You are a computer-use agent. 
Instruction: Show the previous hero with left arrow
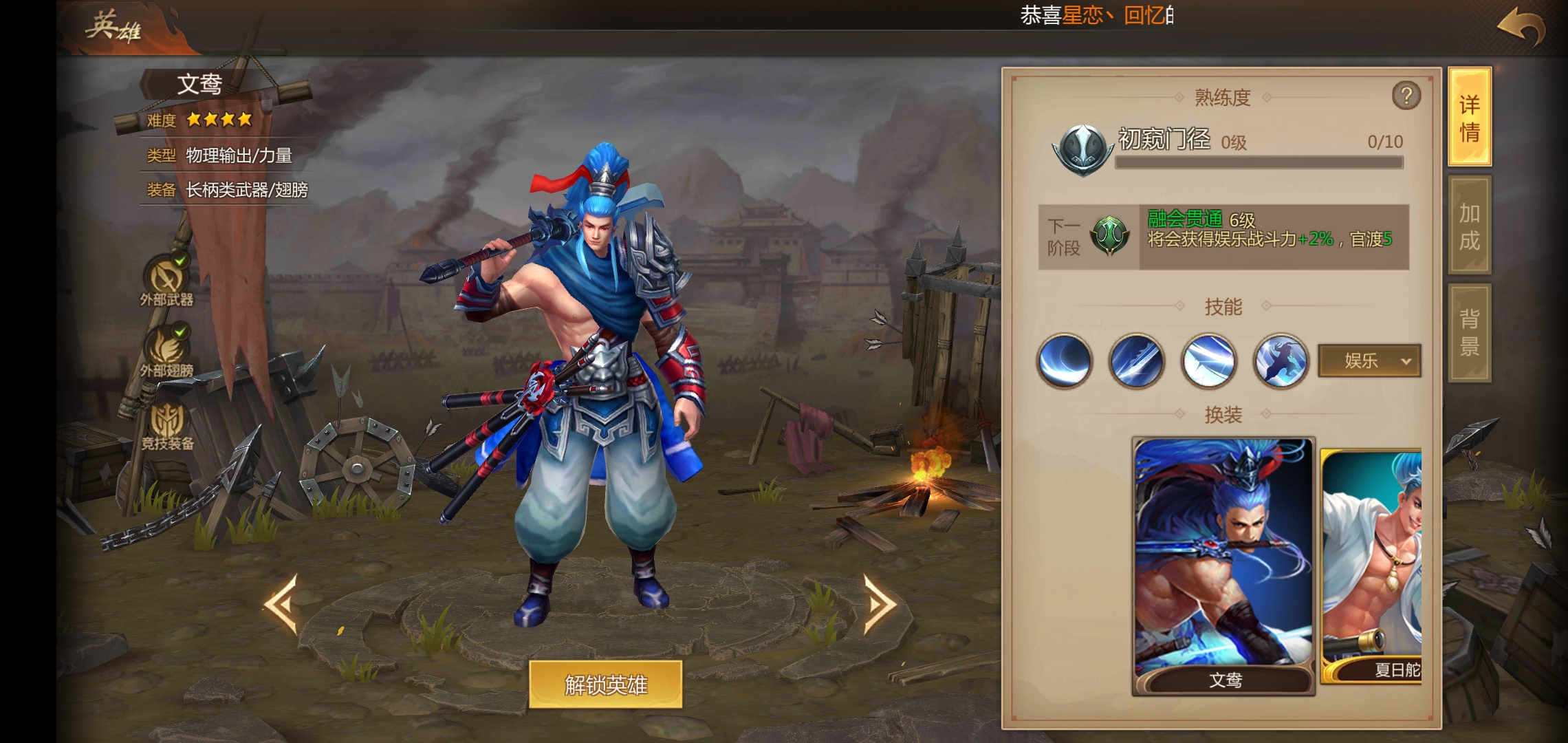tap(281, 604)
